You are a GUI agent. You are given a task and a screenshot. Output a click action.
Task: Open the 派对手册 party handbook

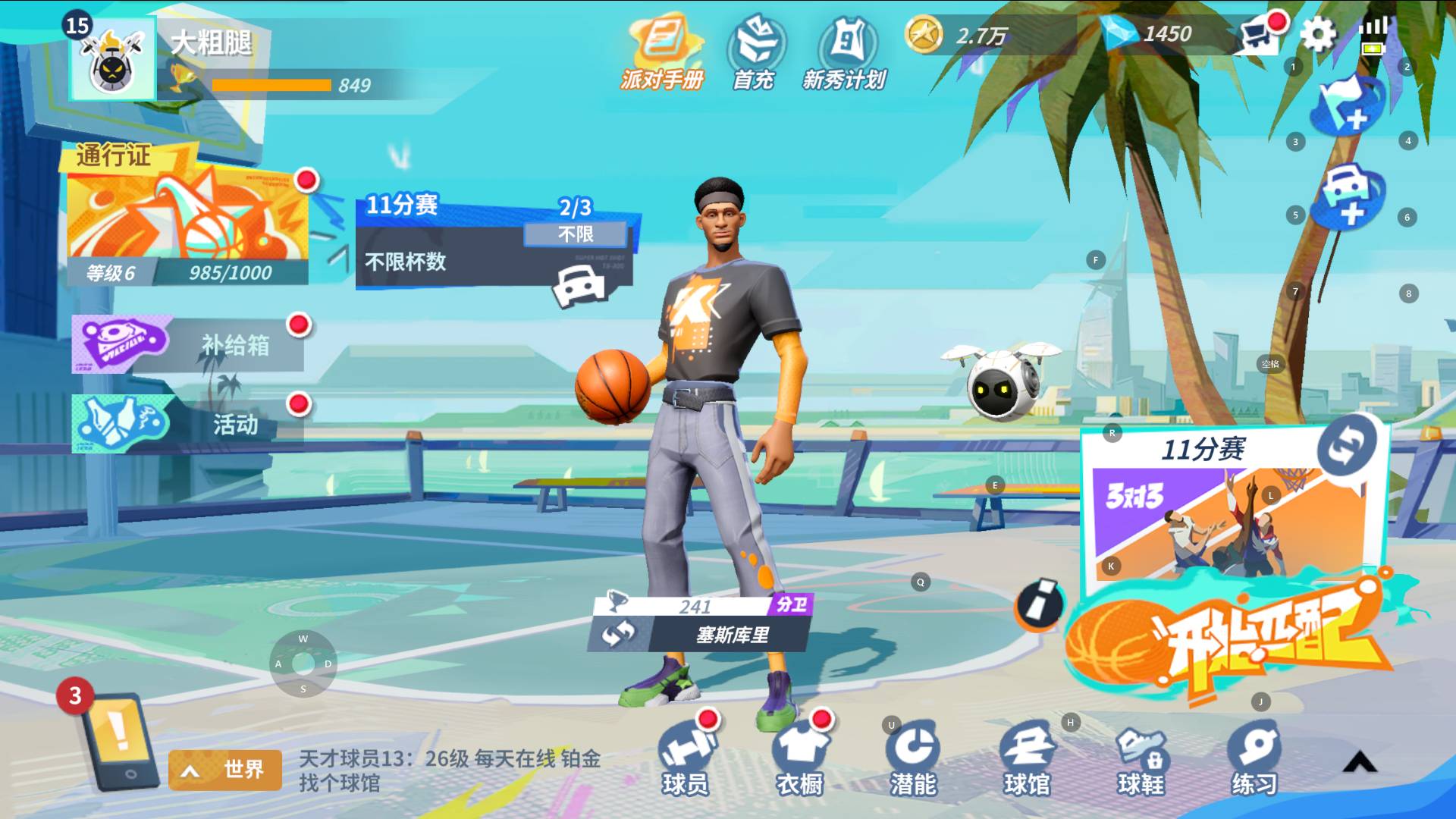662,53
